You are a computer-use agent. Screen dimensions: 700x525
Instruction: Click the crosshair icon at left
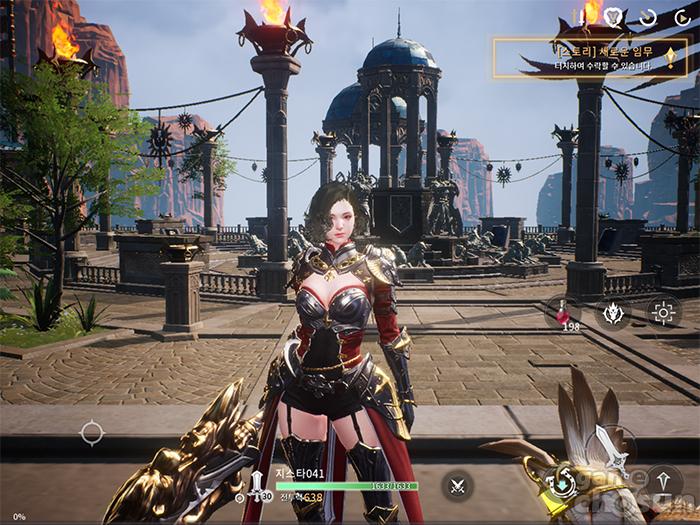pos(91,433)
